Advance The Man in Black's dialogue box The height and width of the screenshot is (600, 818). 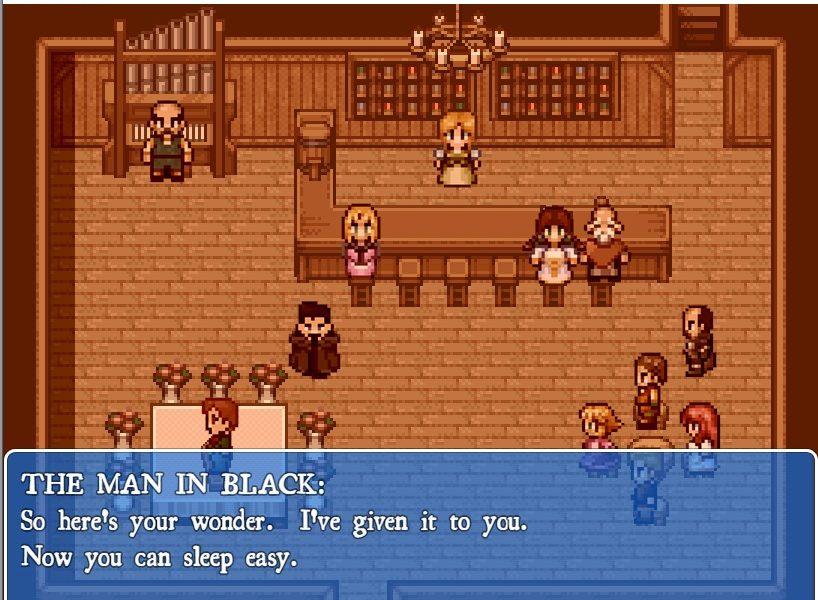pos(410,525)
